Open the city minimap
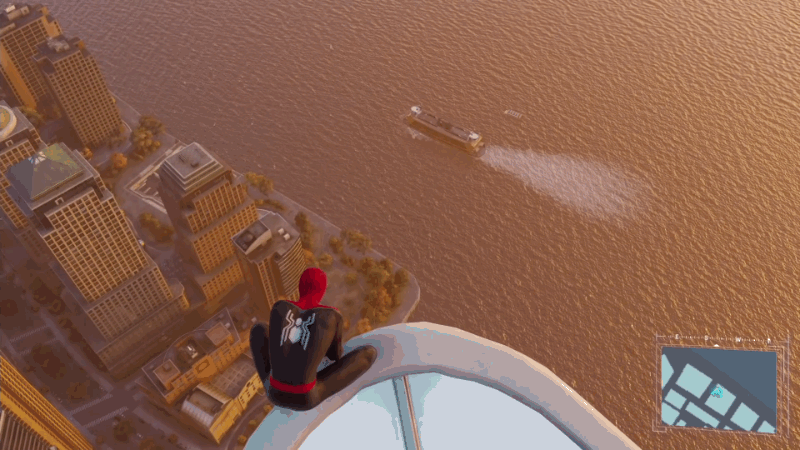This screenshot has width=800, height=450. 717,388
